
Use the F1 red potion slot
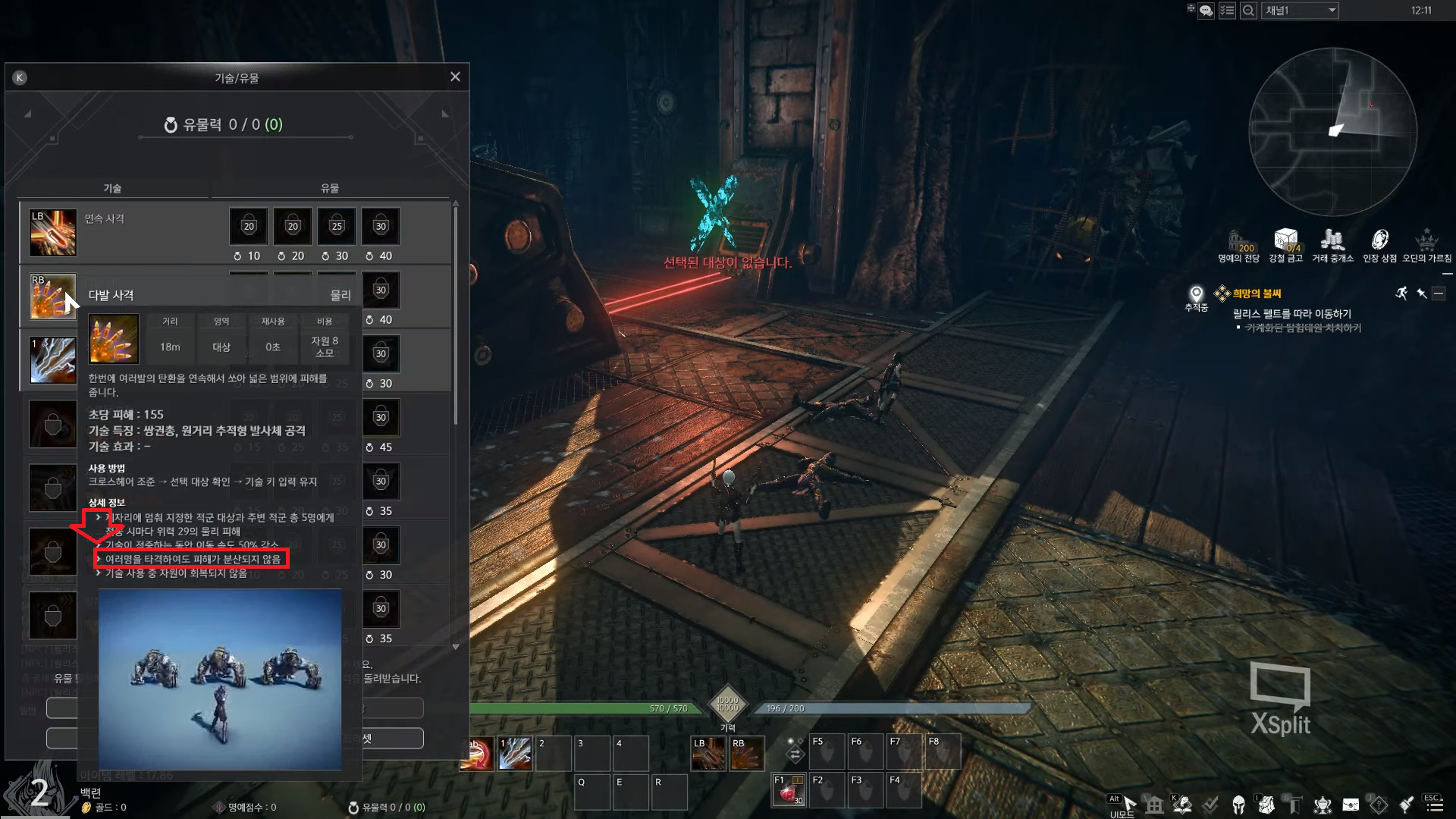tap(789, 791)
